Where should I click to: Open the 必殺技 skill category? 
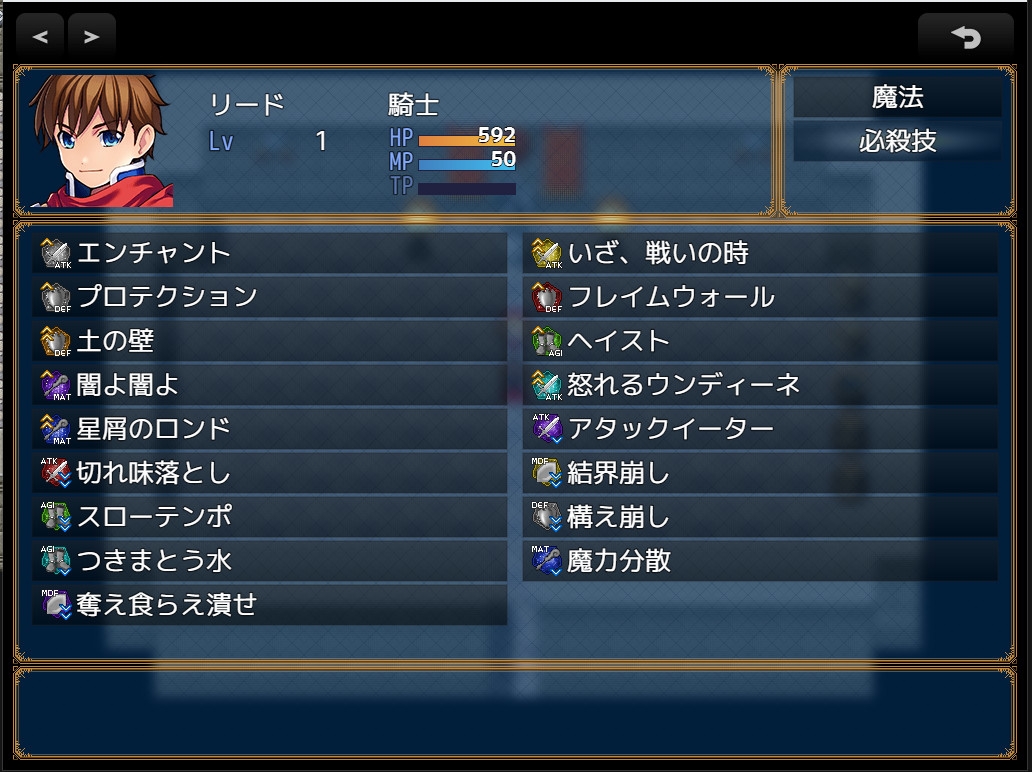[897, 141]
